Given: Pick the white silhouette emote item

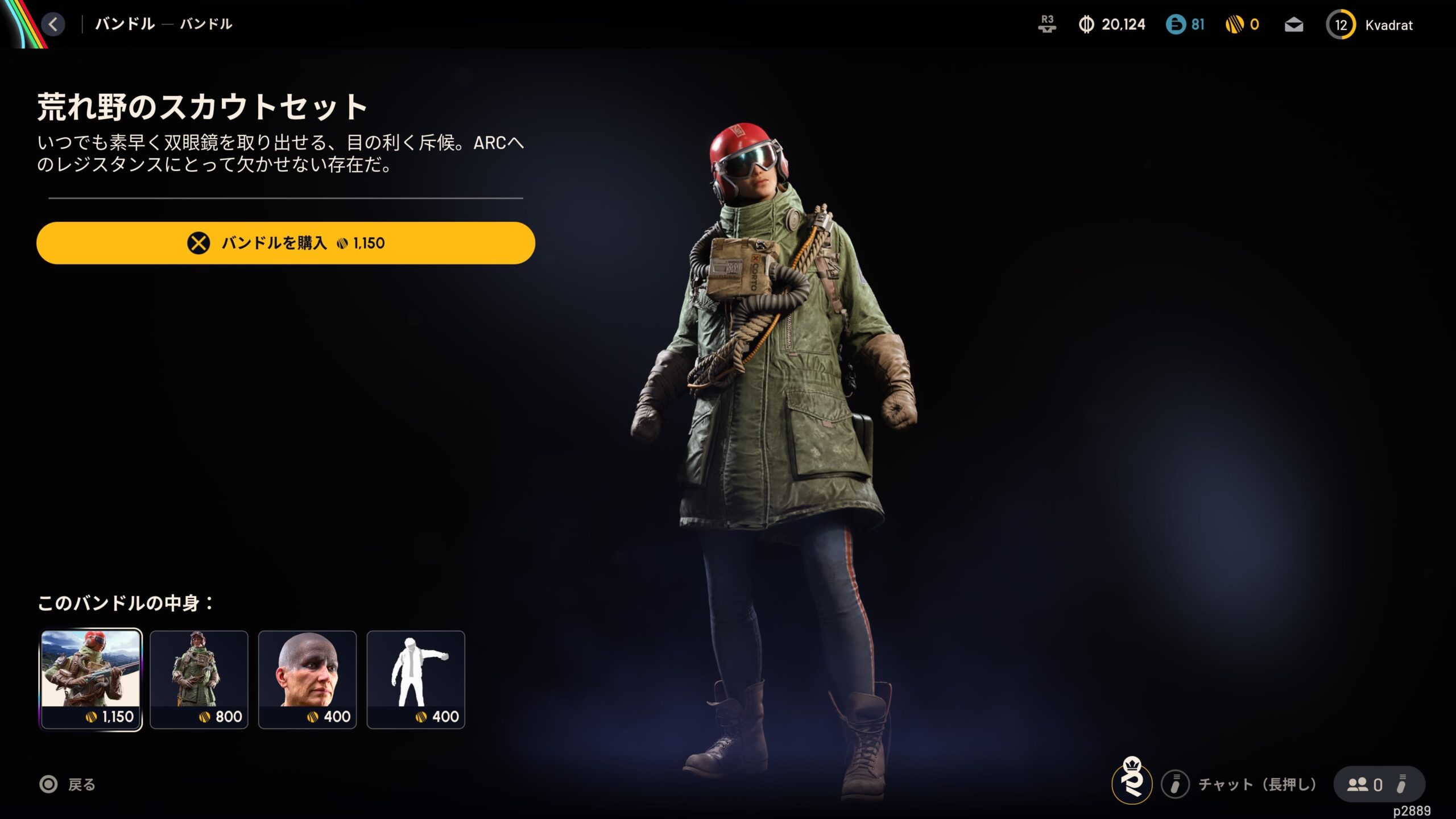Looking at the screenshot, I should [416, 679].
